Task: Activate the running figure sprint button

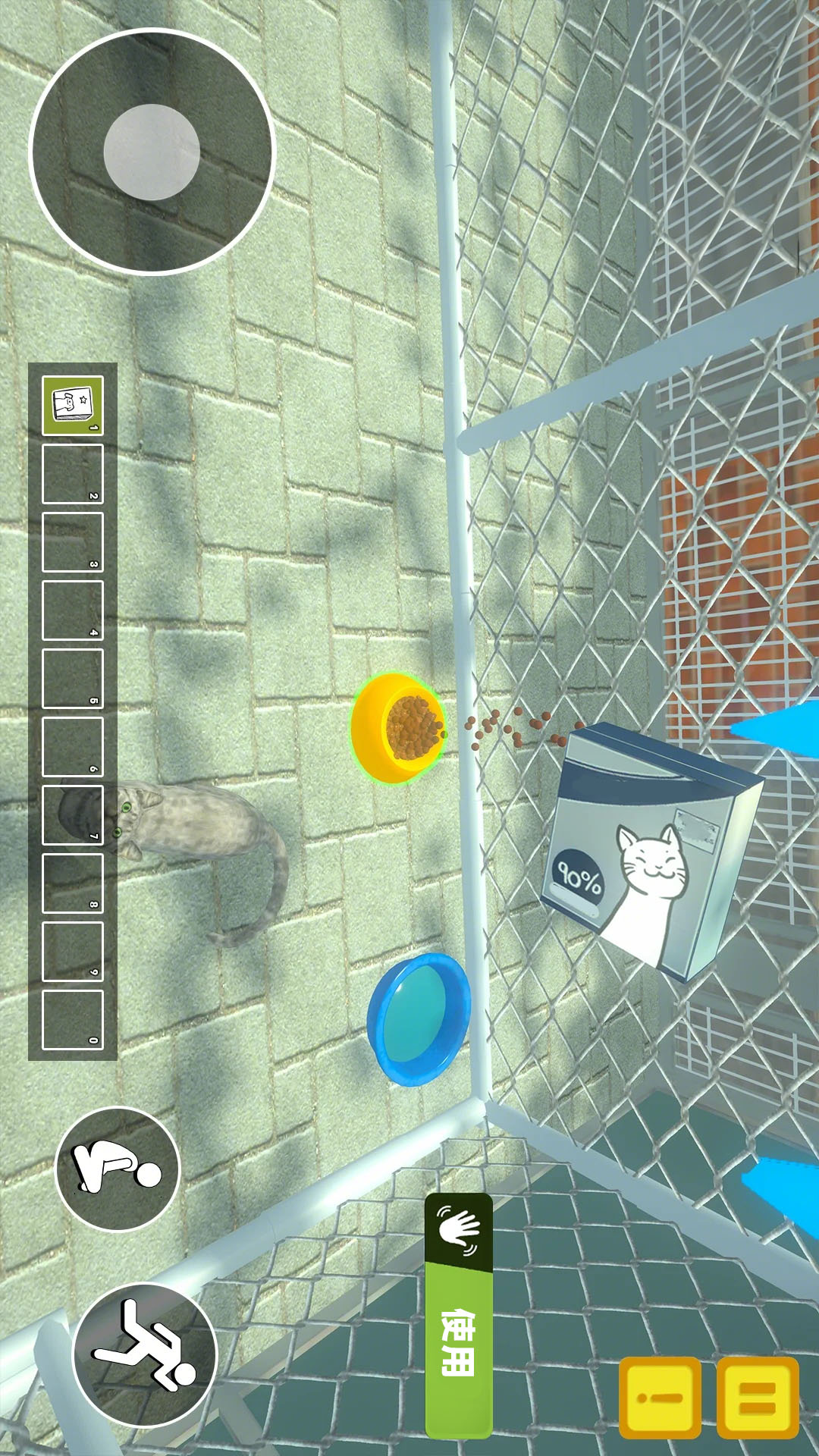Action: click(145, 1355)
